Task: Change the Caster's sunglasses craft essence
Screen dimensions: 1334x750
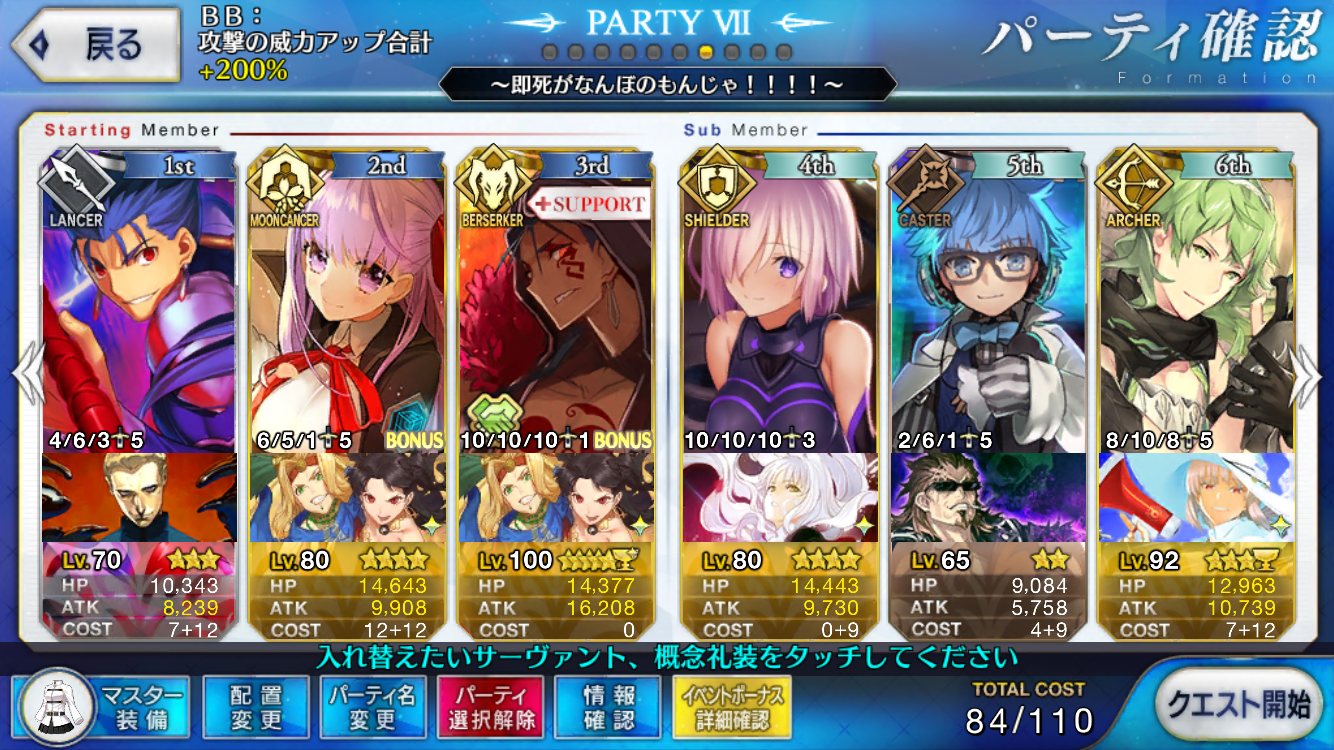Action: pyautogui.click(x=987, y=497)
